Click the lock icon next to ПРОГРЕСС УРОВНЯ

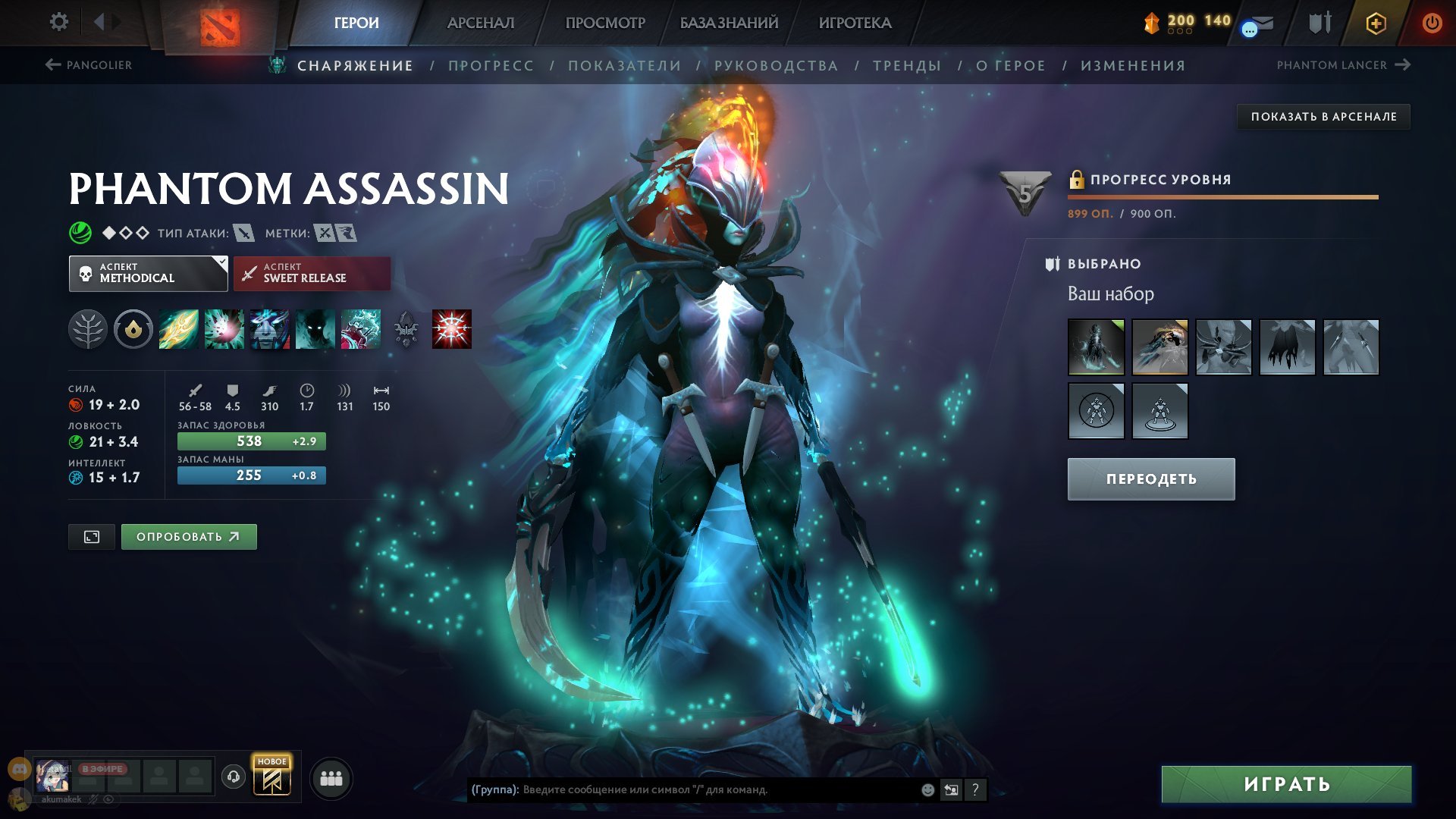[x=1076, y=180]
